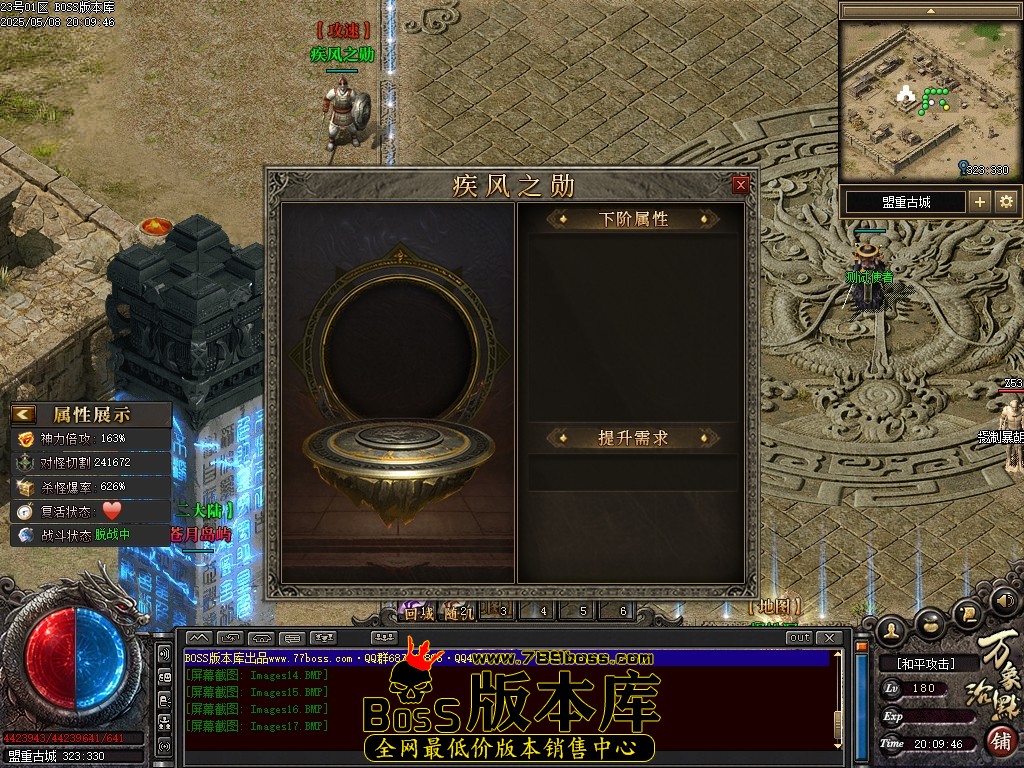1024x768 pixels.
Task: Toggle sound with the speaker icon
Action: [1006, 600]
